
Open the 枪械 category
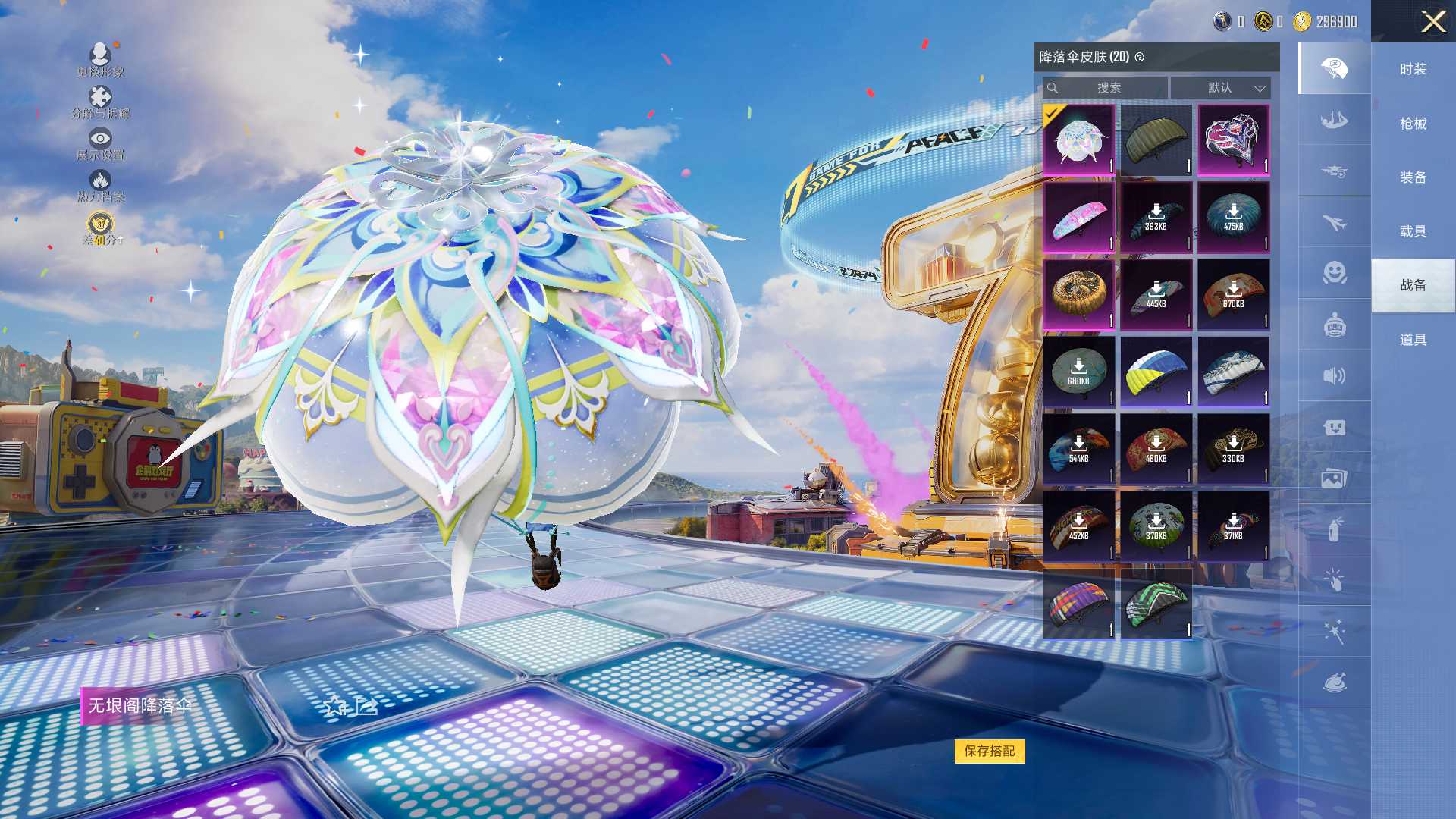1413,124
